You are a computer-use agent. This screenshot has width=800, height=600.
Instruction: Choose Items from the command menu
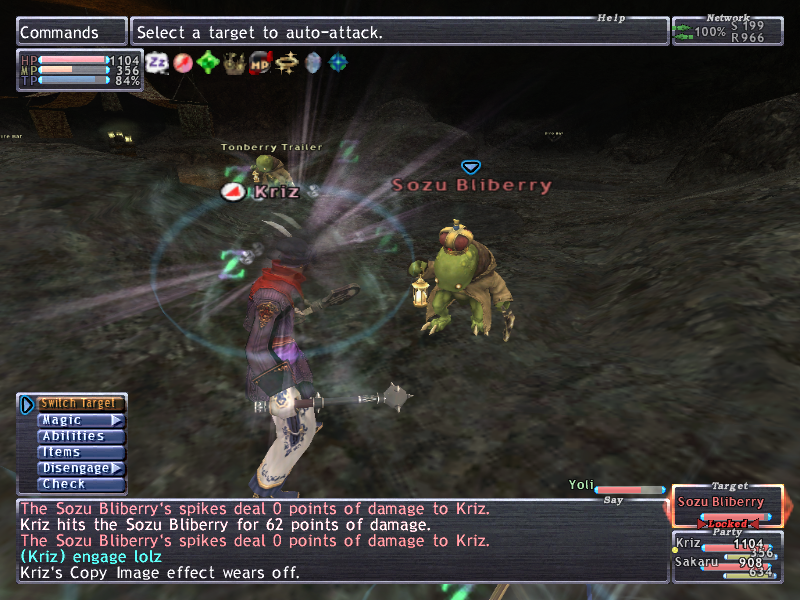pyautogui.click(x=78, y=452)
